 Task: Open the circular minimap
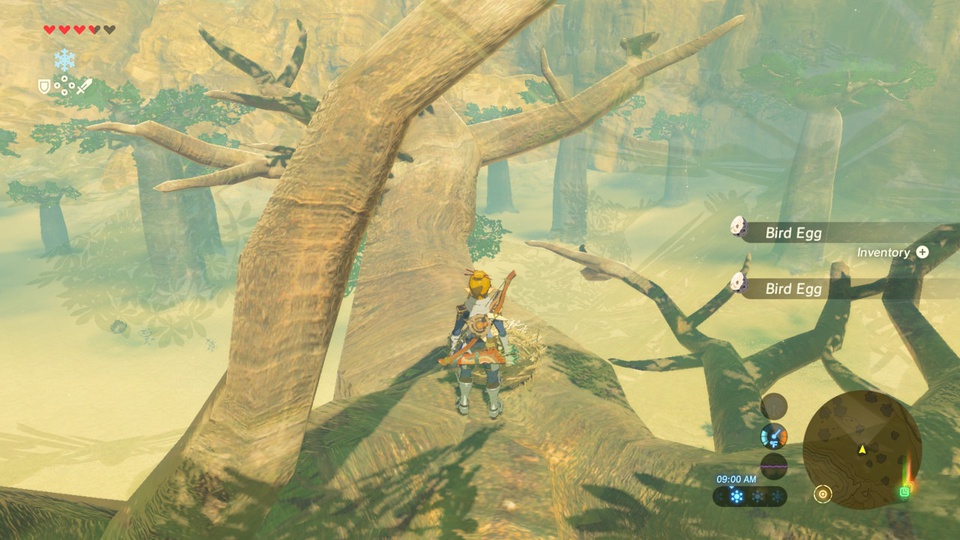(x=862, y=450)
